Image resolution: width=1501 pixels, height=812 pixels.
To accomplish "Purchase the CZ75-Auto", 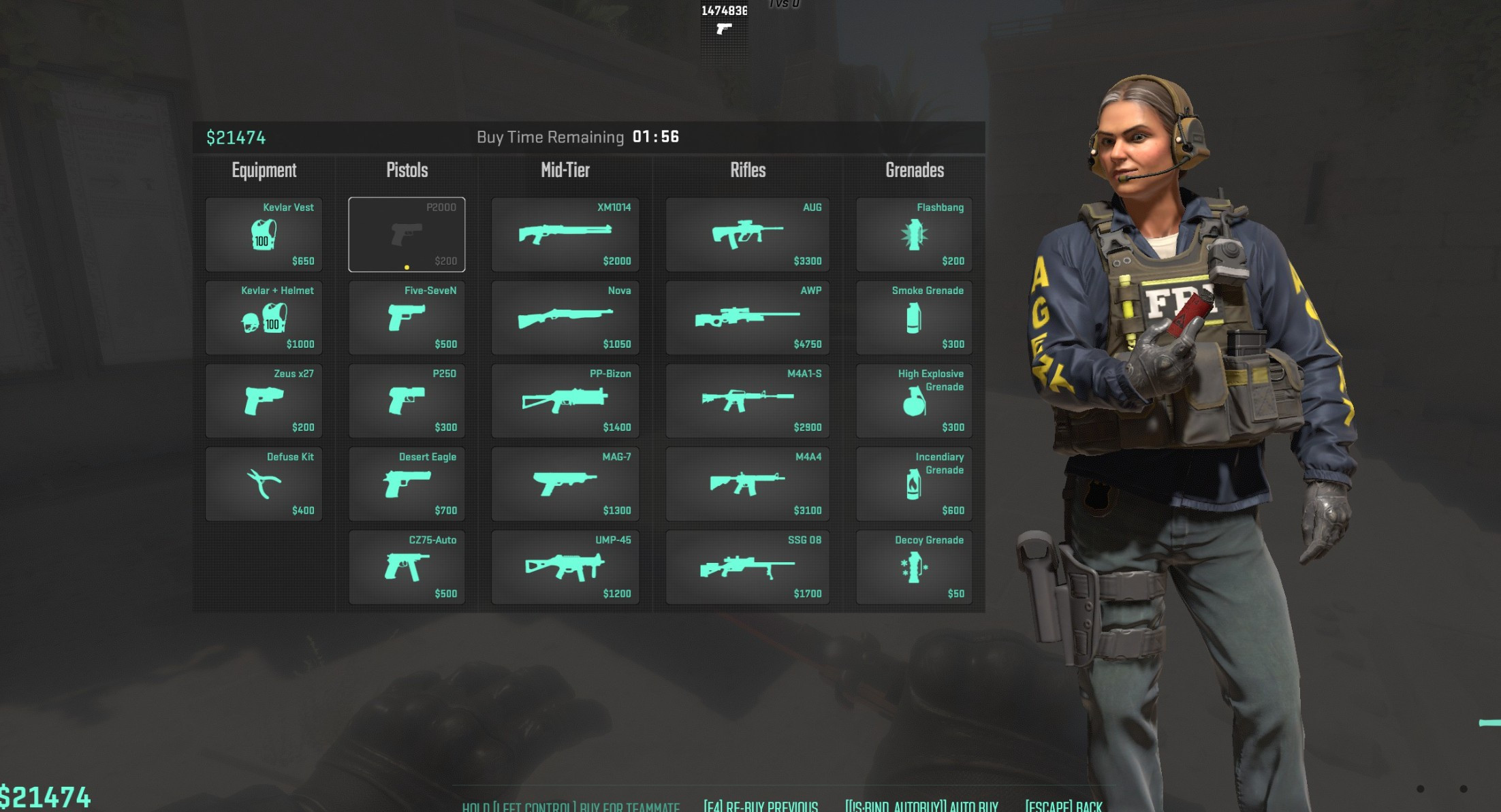I will 407,567.
